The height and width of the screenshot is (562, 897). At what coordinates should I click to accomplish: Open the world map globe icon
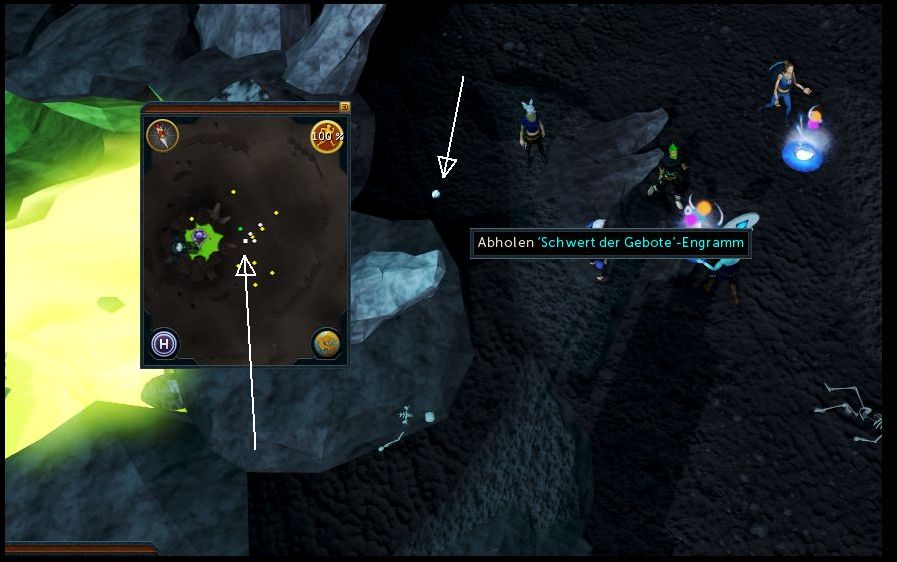pos(326,343)
